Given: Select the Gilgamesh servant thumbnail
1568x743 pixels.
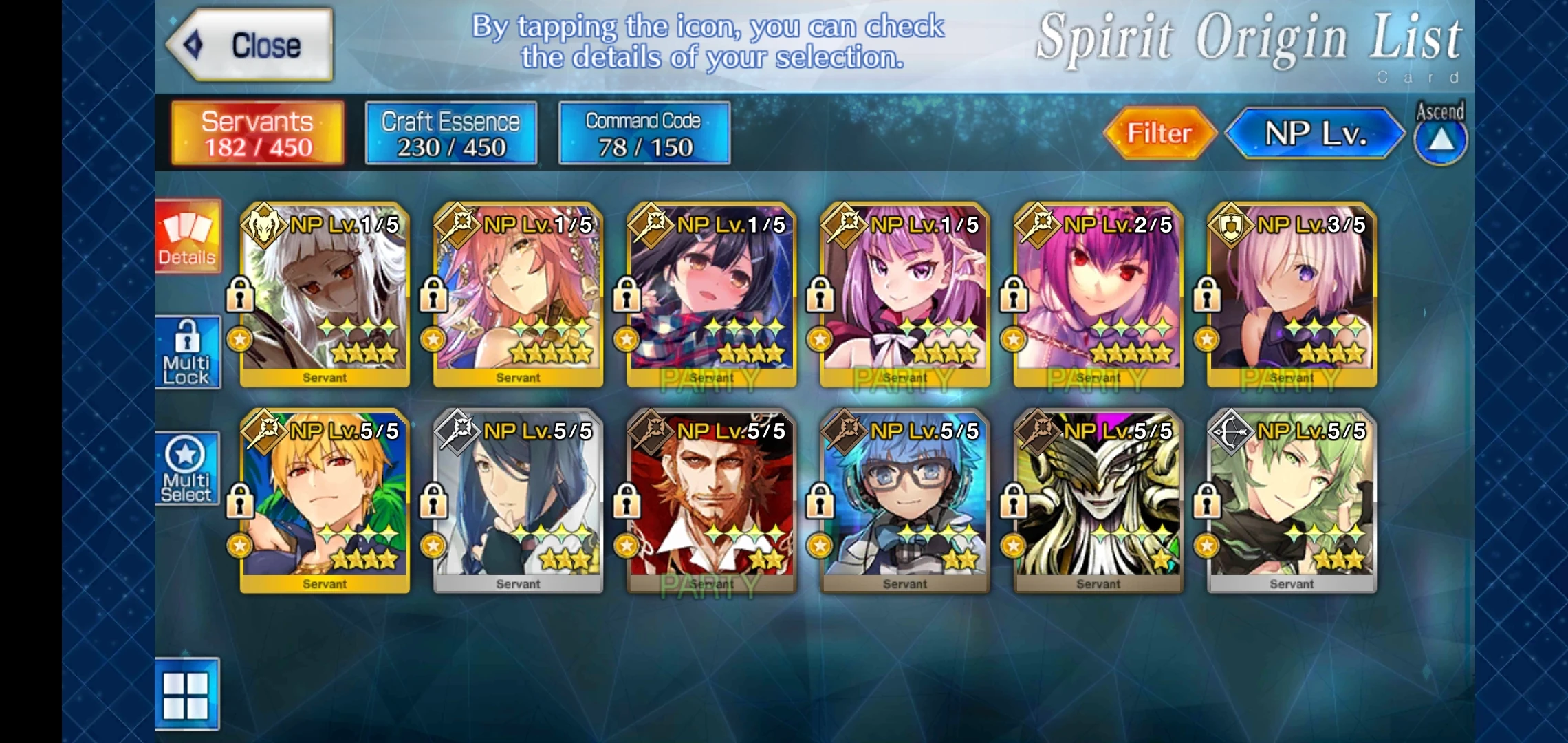Looking at the screenshot, I should point(323,502).
